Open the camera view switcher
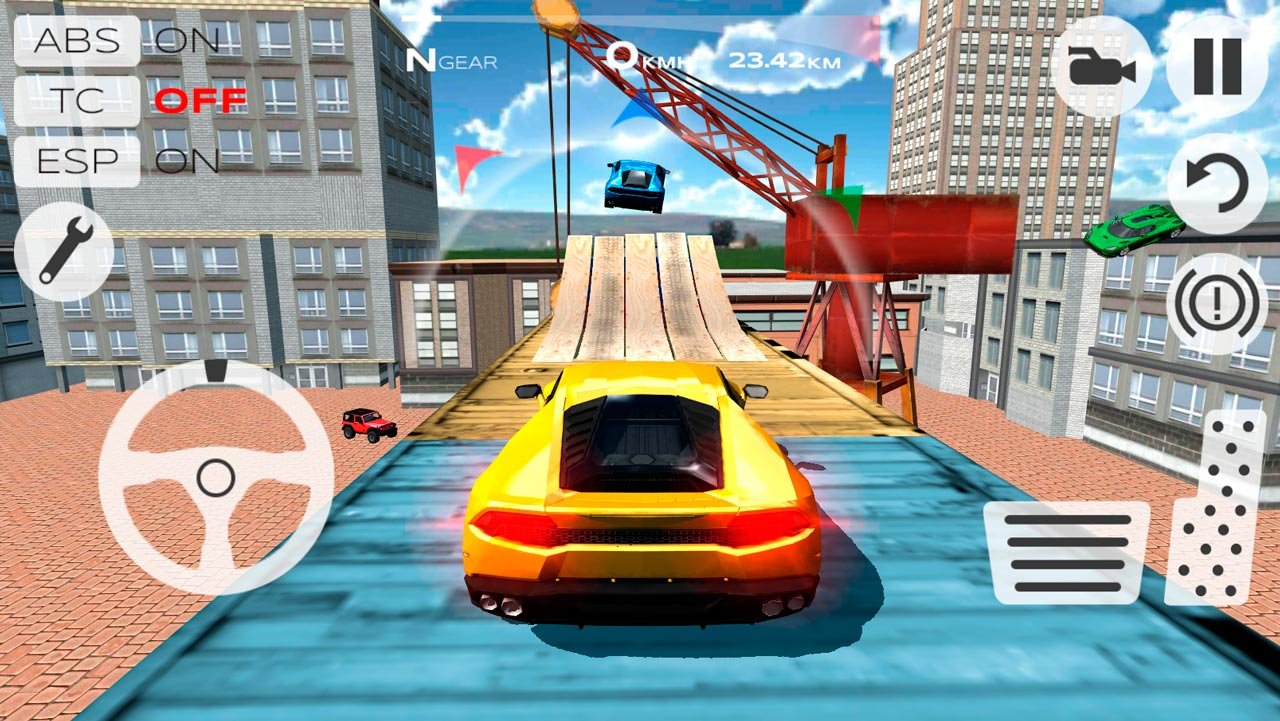 point(1100,65)
